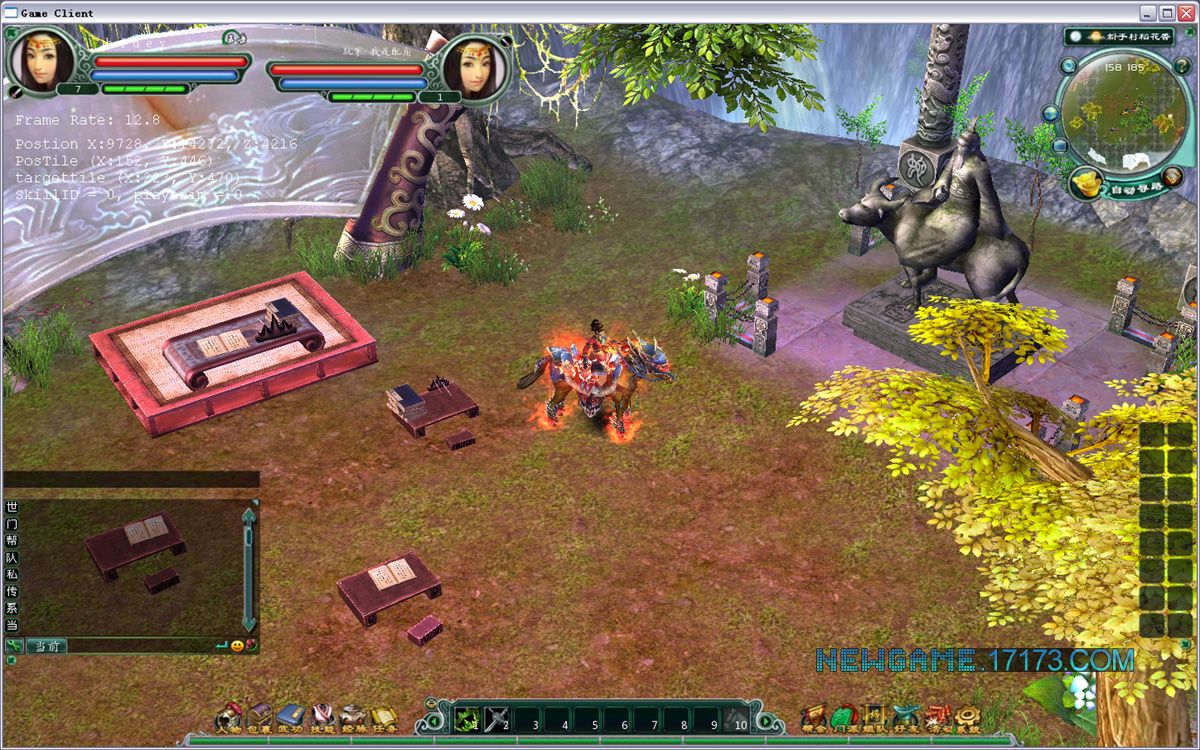Open the 包裹 bag inventory
1200x750 pixels.
click(x=260, y=717)
